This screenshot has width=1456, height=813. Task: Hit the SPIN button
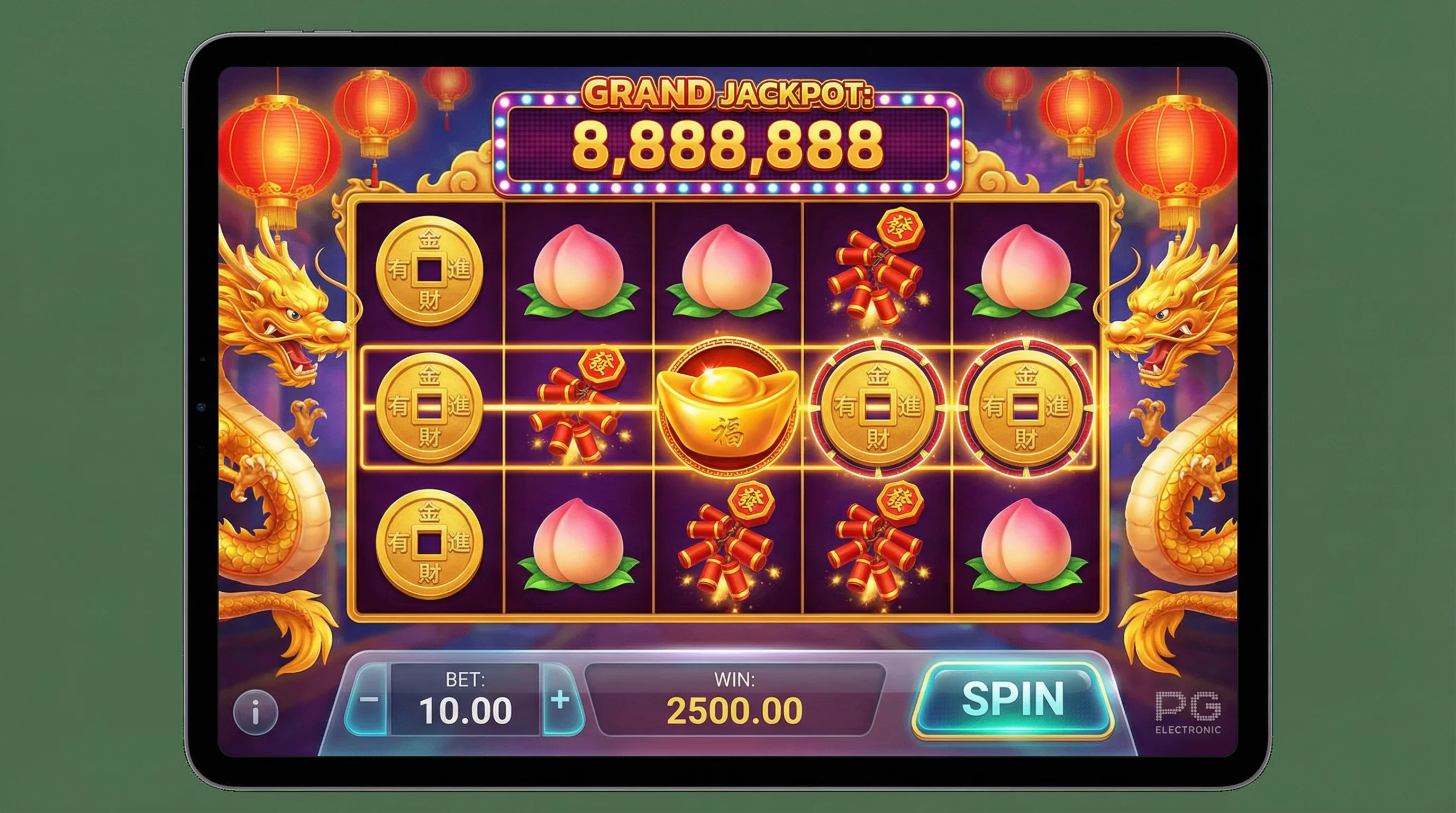1012,699
